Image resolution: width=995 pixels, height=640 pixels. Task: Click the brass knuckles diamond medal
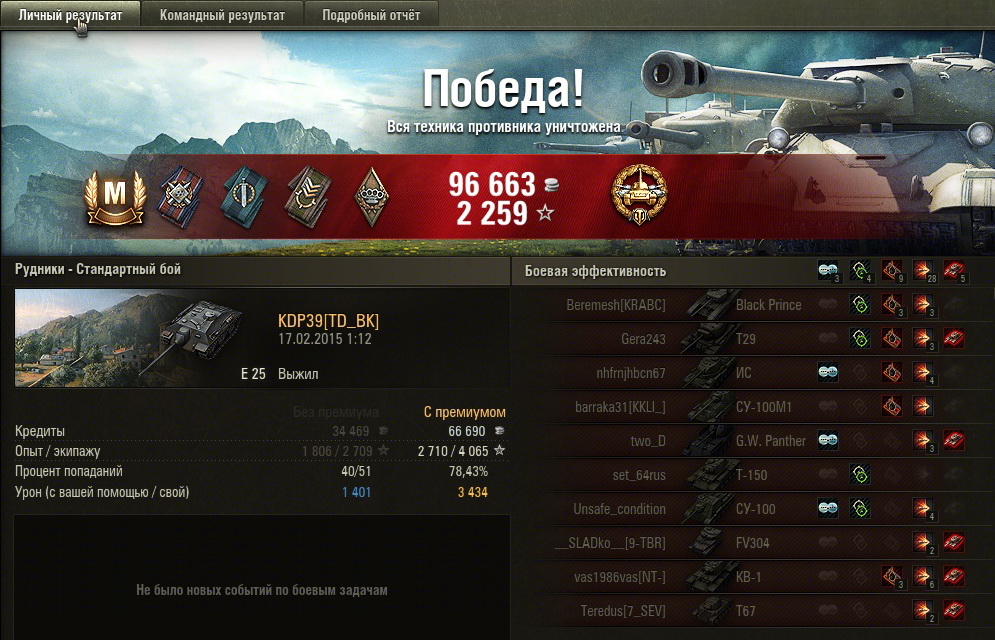(x=371, y=195)
